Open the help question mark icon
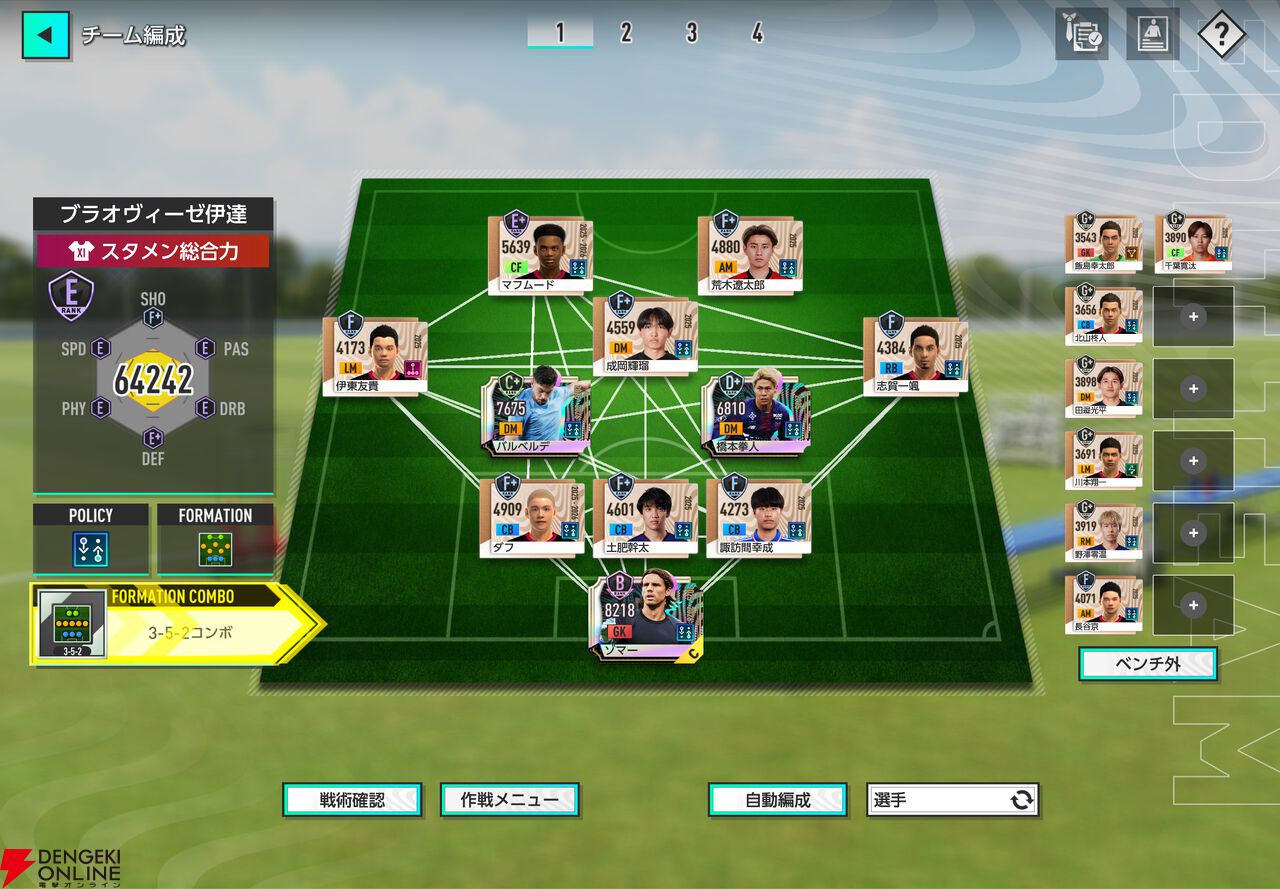 click(1221, 36)
